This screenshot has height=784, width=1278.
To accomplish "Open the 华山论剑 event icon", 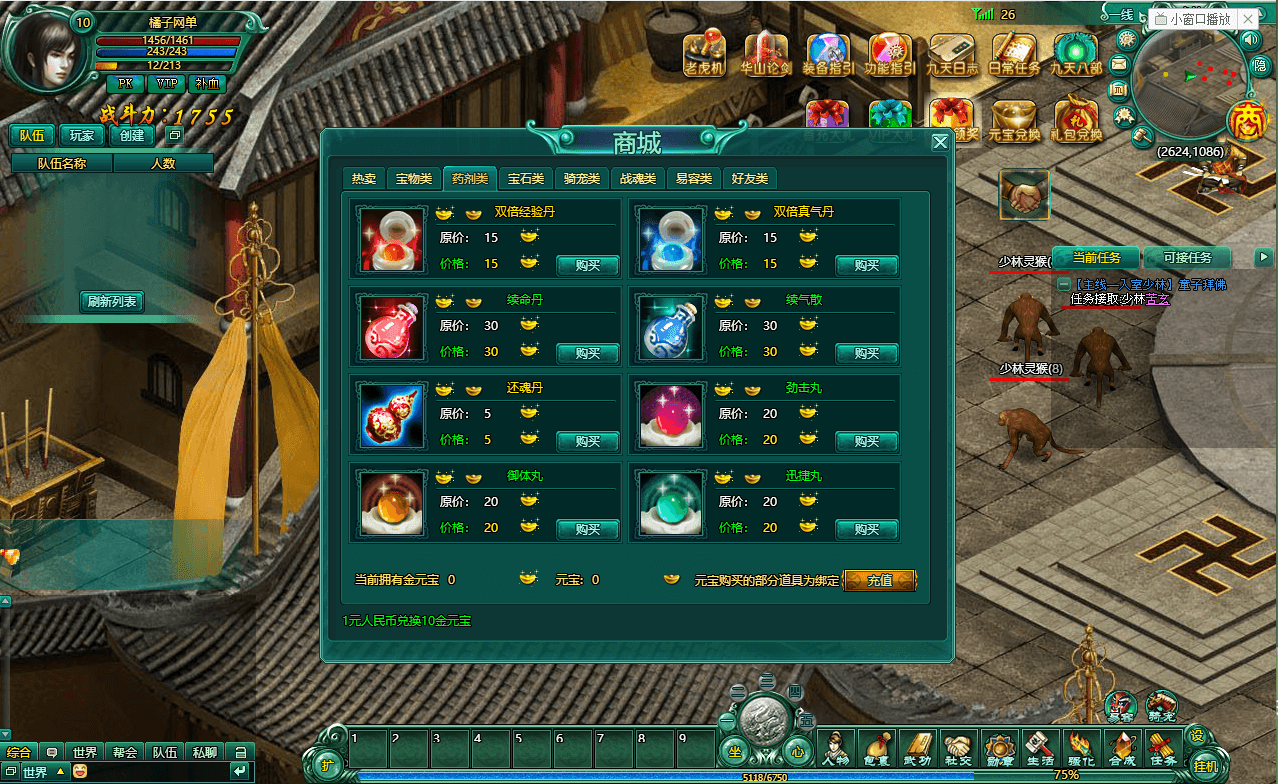I will tap(766, 54).
